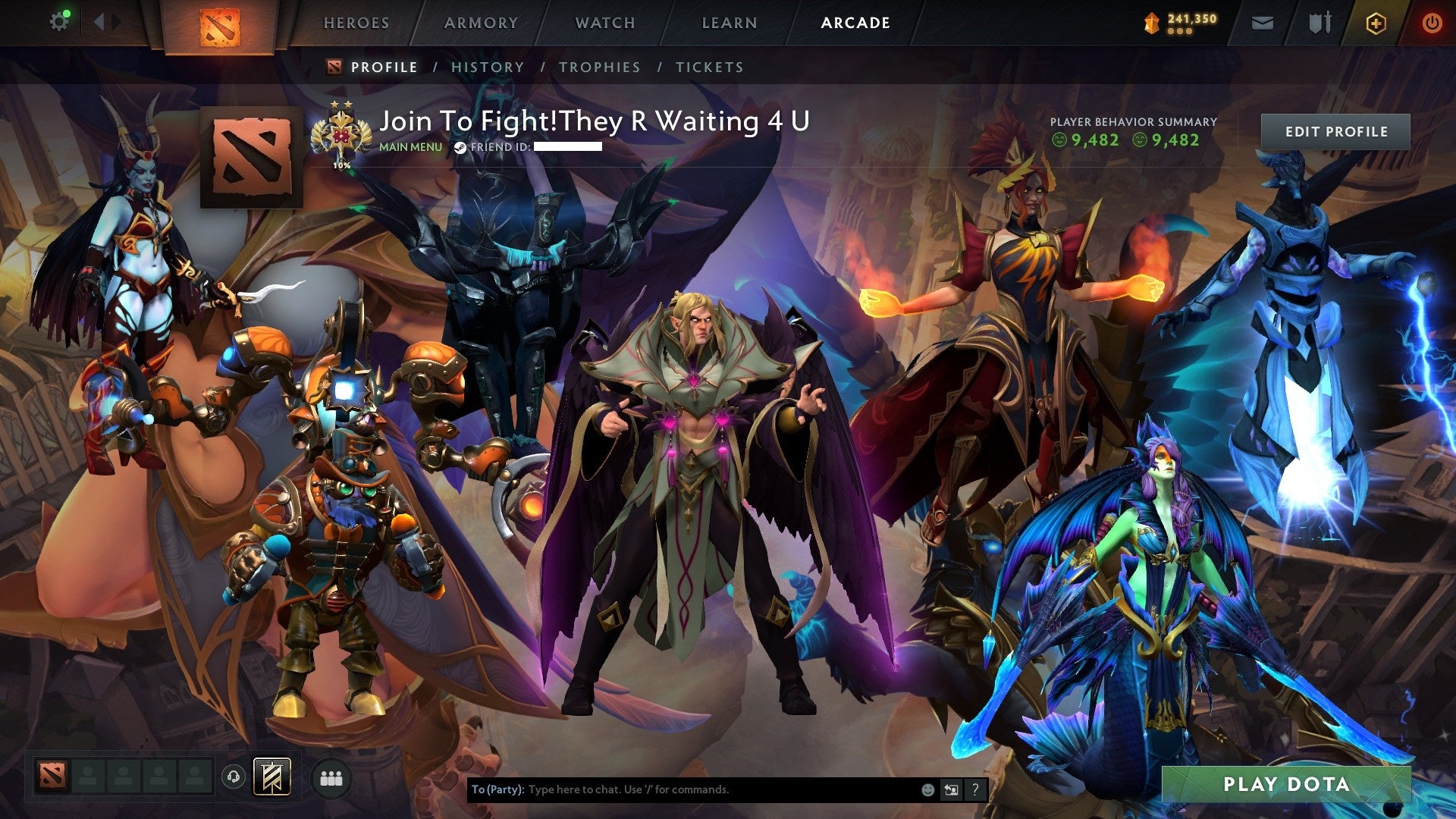
Task: Open the TROPHIES tab
Action: click(x=599, y=67)
